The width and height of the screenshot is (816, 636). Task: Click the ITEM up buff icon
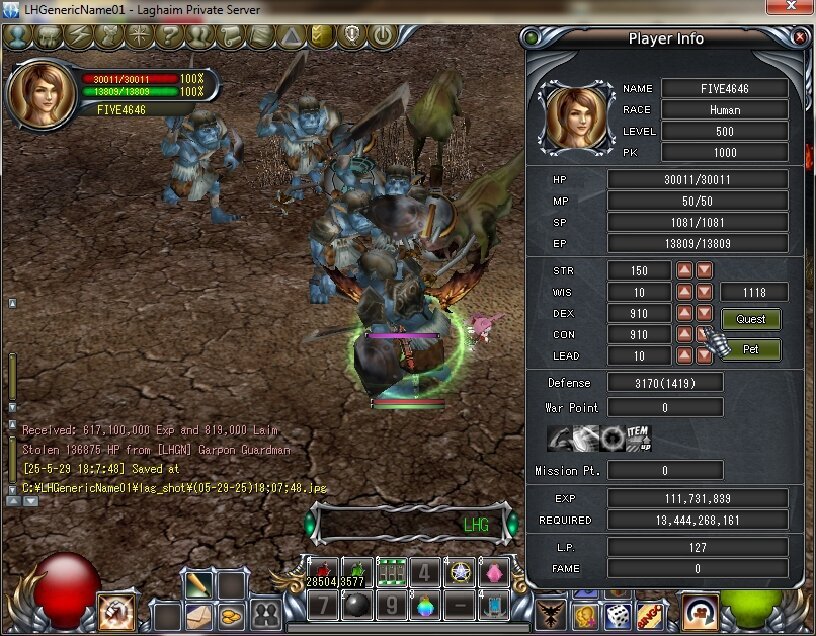pos(637,437)
